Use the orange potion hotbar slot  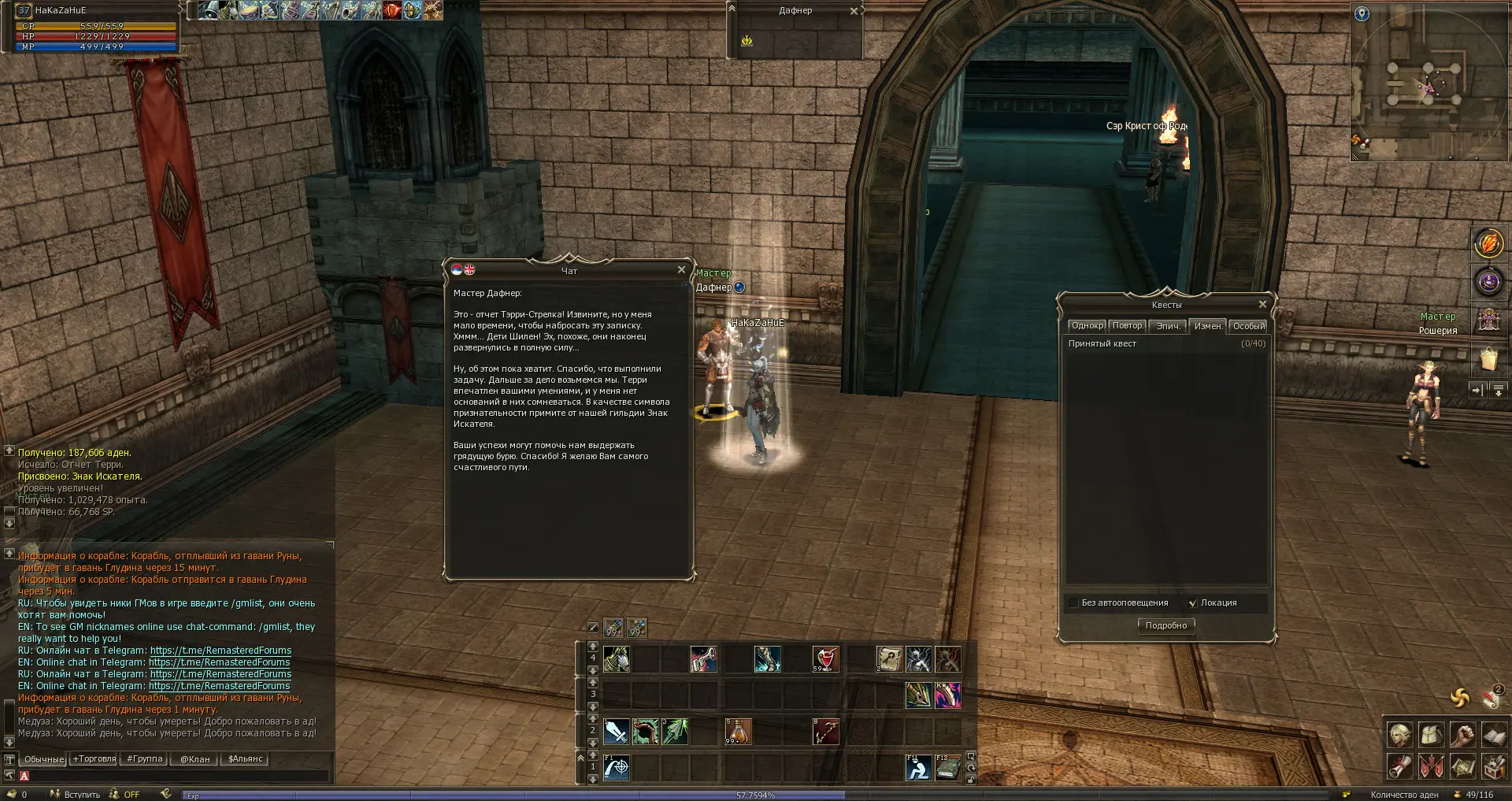point(738,732)
